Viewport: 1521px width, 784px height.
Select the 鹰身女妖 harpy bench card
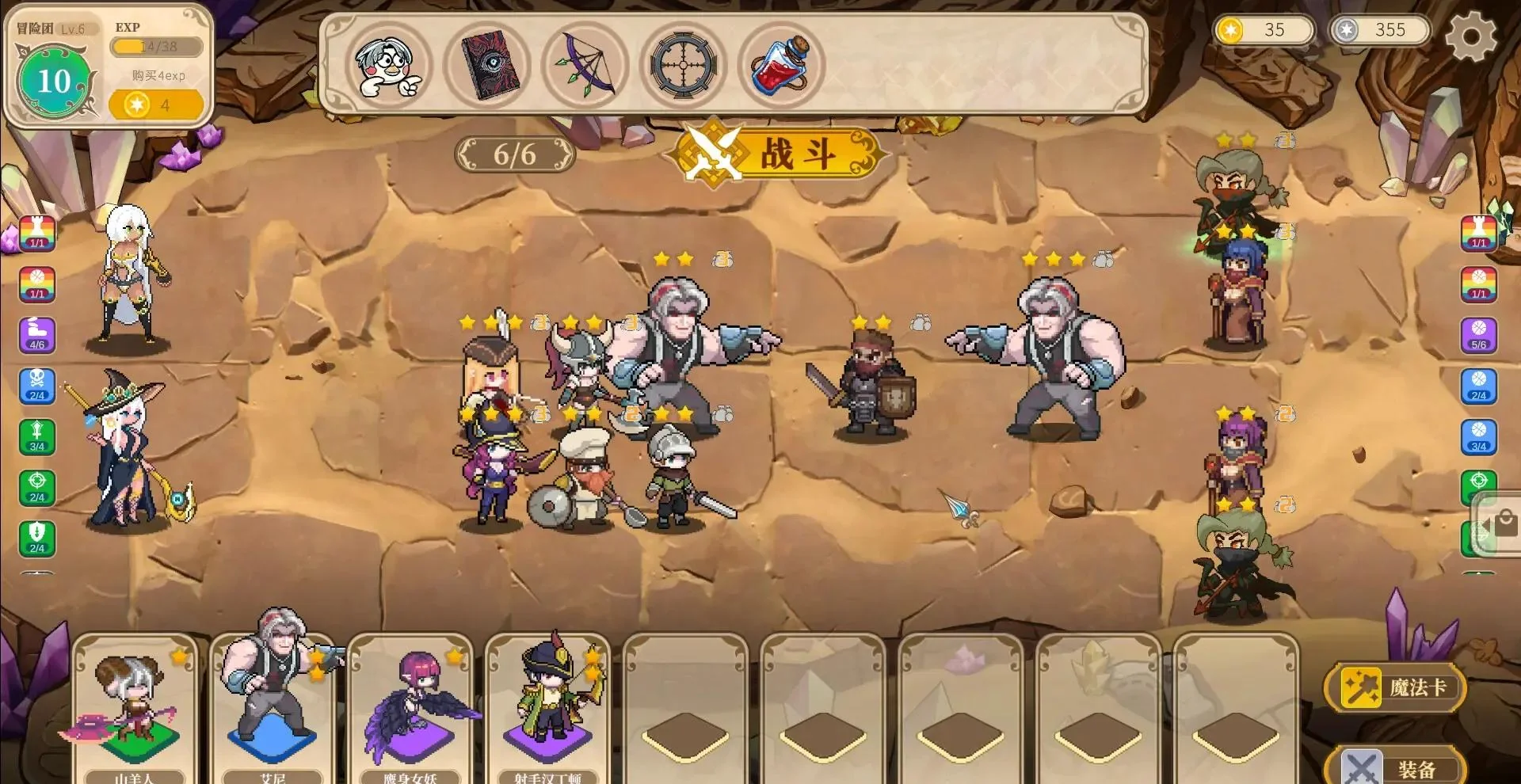coord(410,709)
